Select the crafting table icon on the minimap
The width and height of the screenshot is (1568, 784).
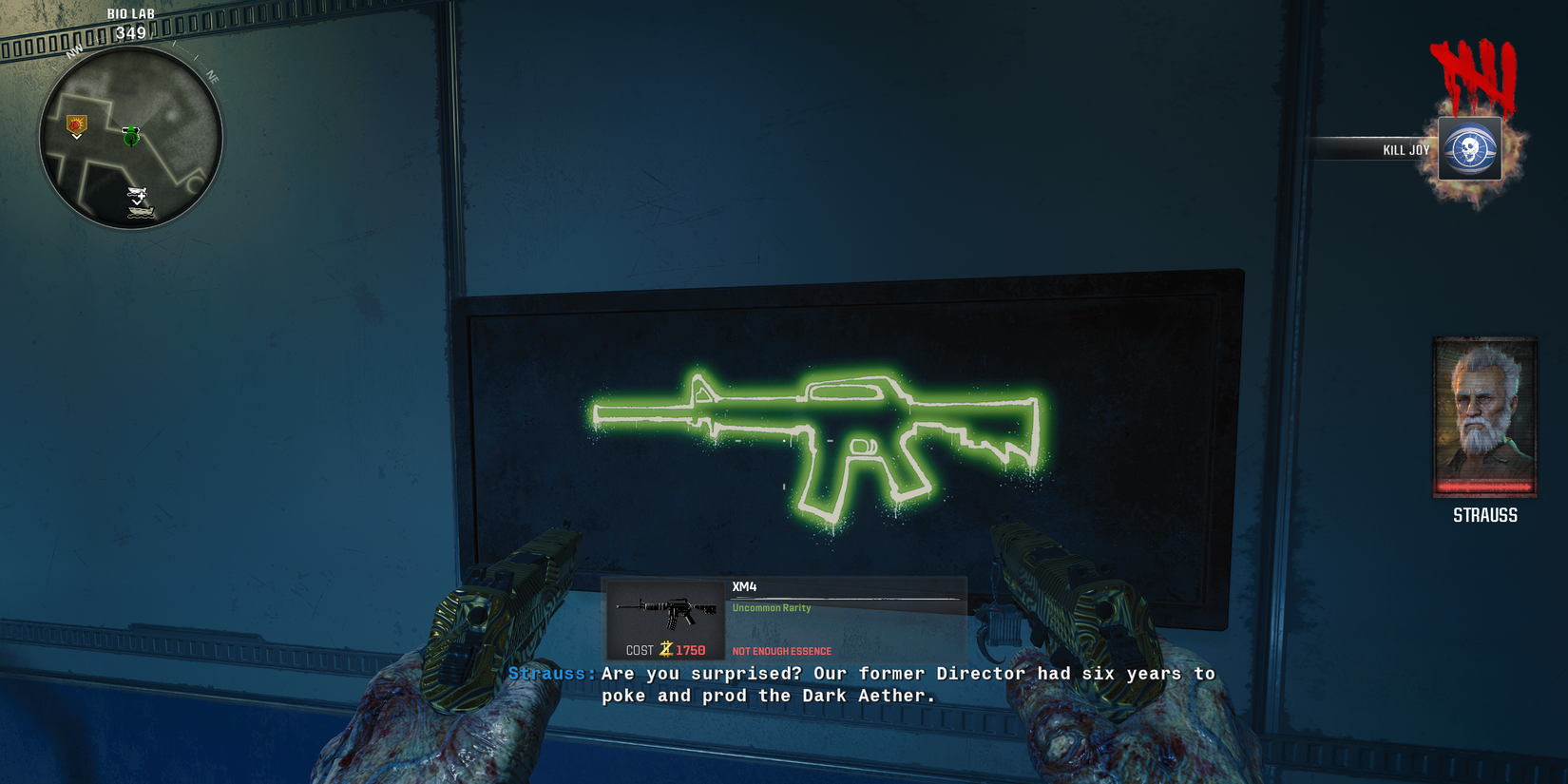138,192
